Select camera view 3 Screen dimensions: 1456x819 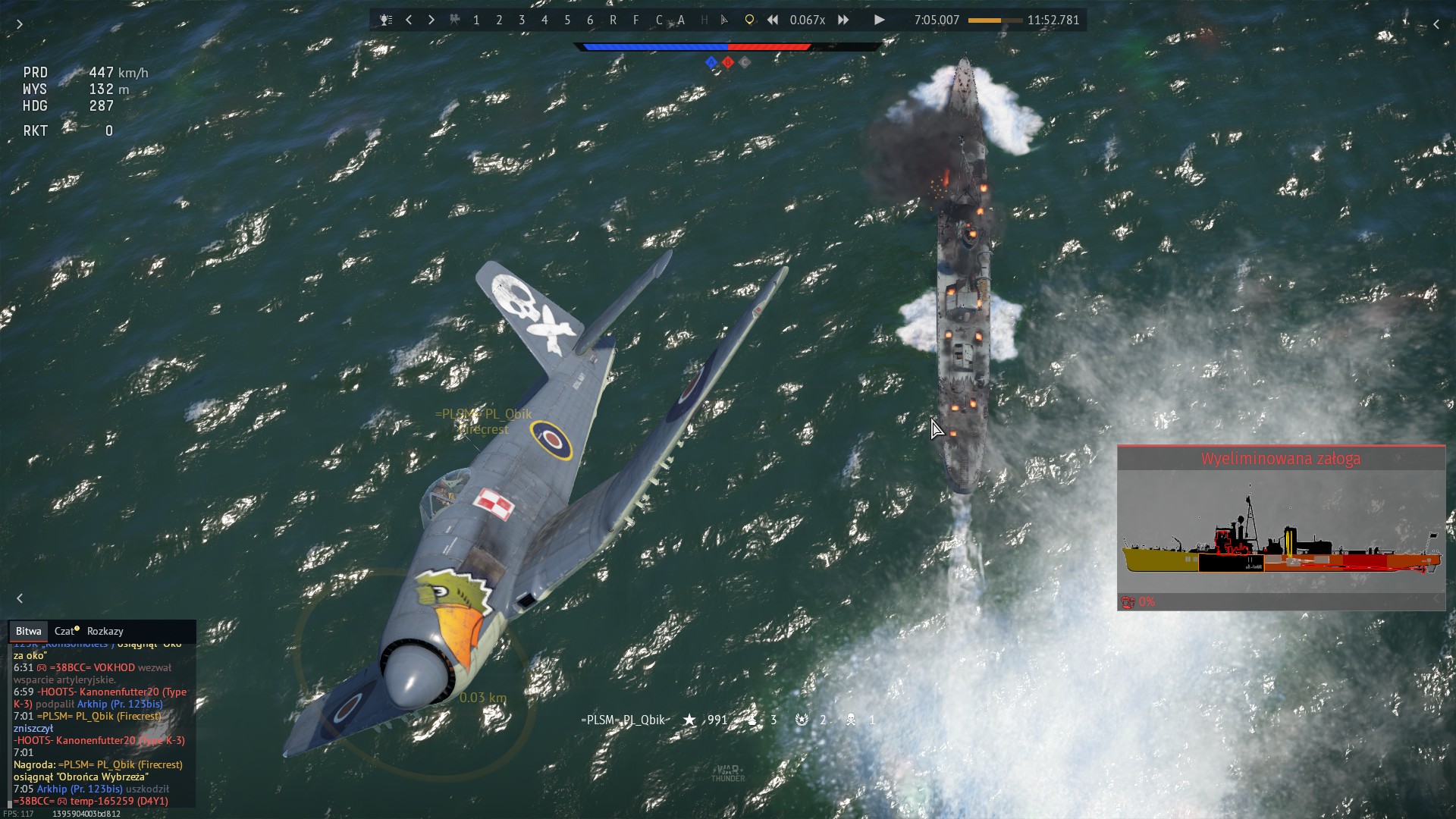(x=522, y=20)
